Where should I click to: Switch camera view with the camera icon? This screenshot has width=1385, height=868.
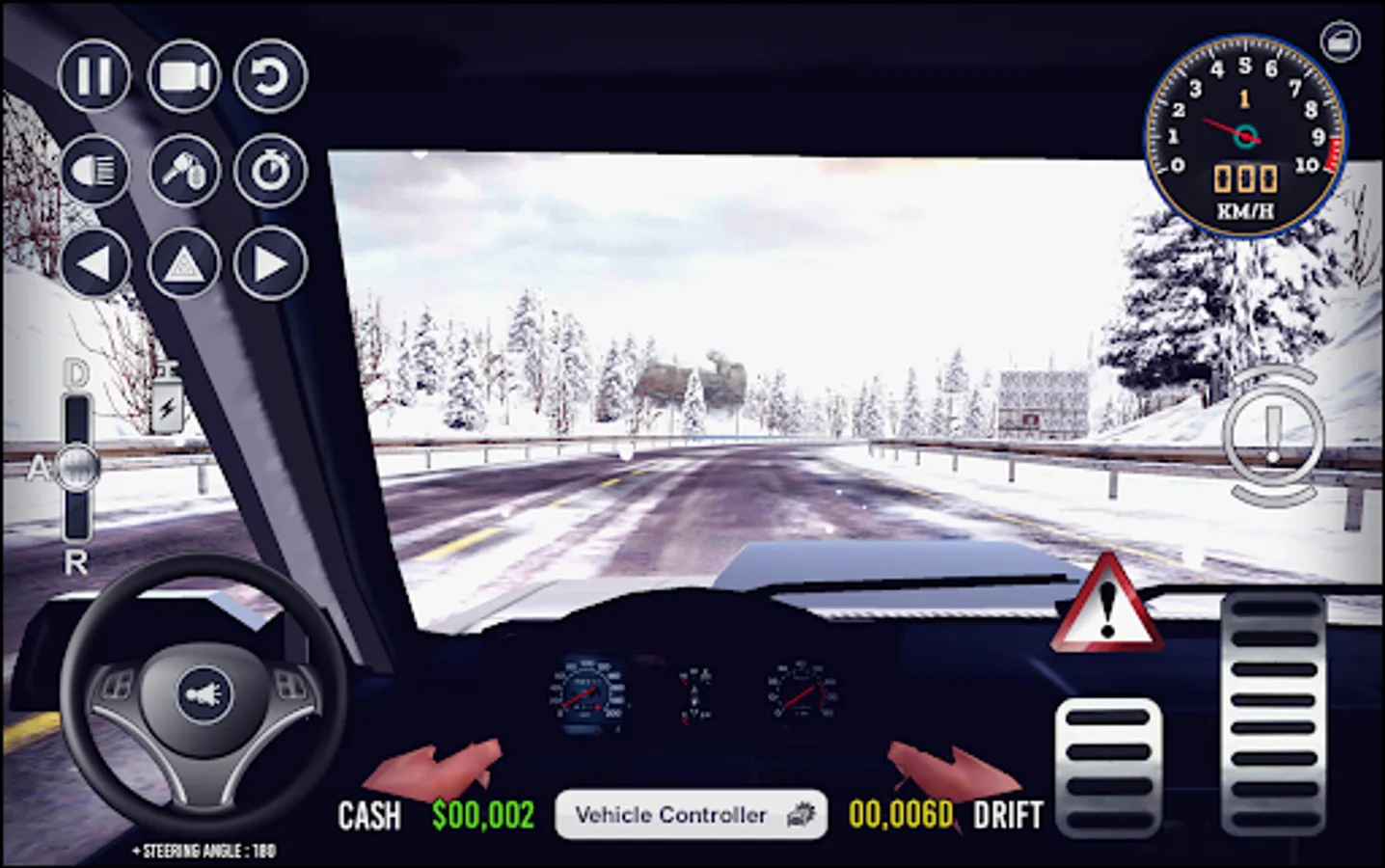point(184,77)
